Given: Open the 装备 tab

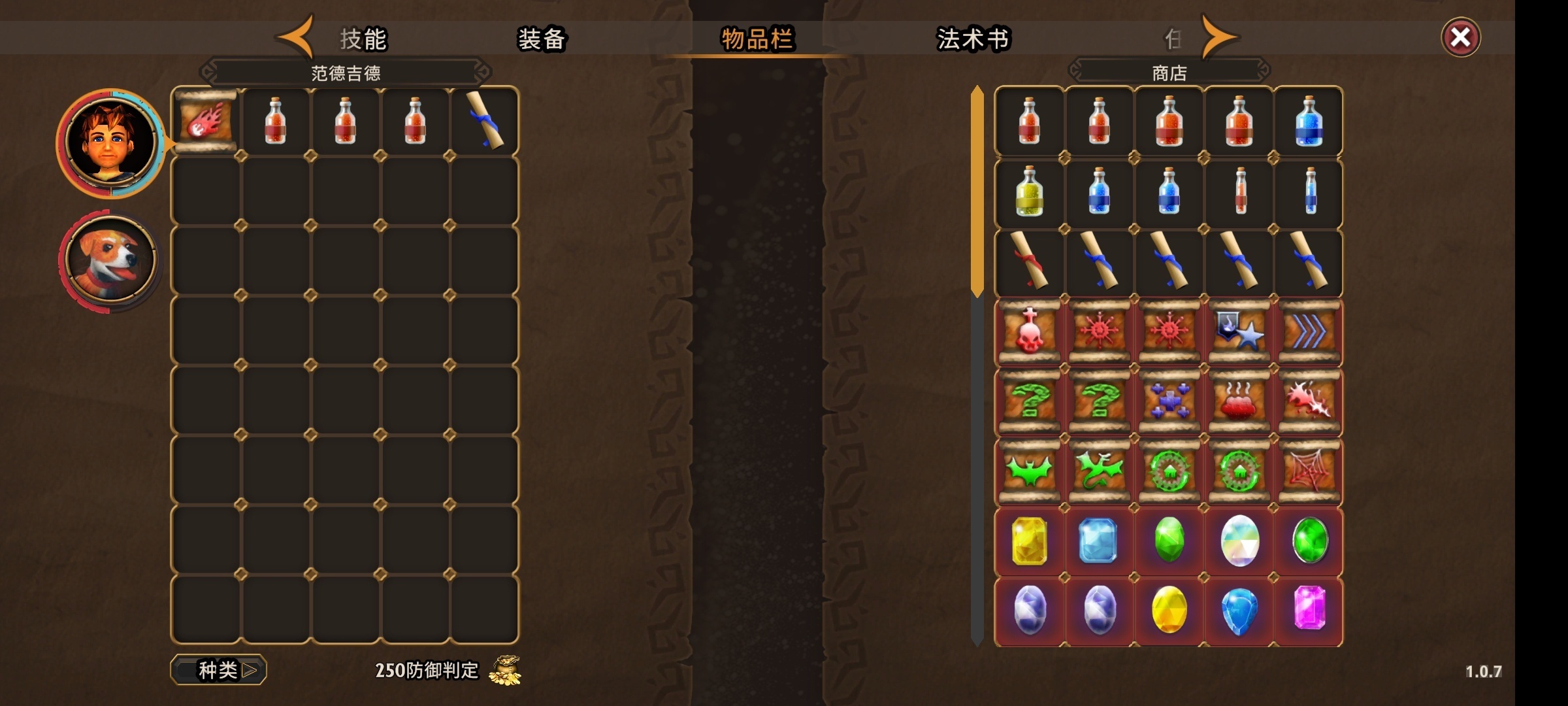Looking at the screenshot, I should [542, 39].
